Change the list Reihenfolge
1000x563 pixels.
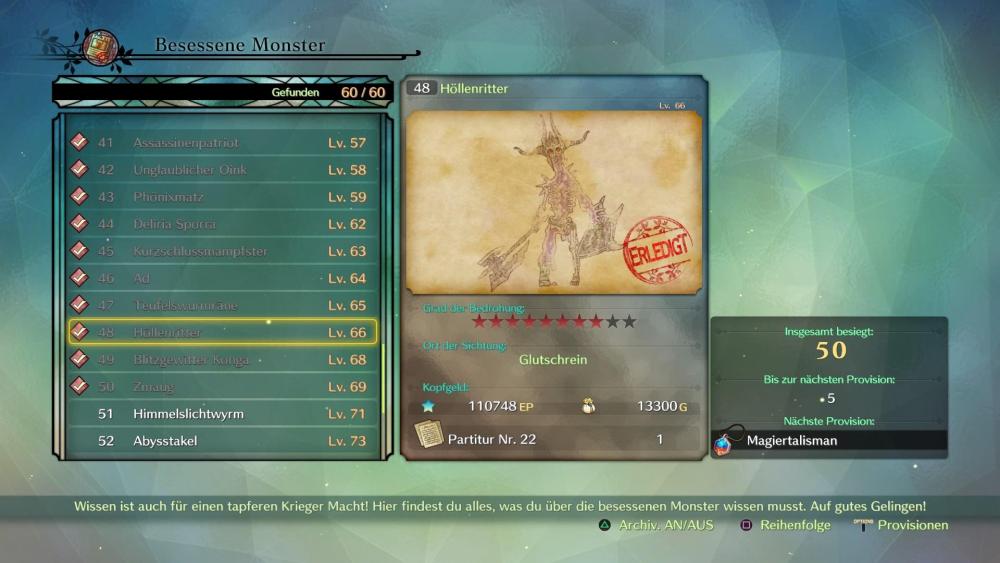click(786, 525)
